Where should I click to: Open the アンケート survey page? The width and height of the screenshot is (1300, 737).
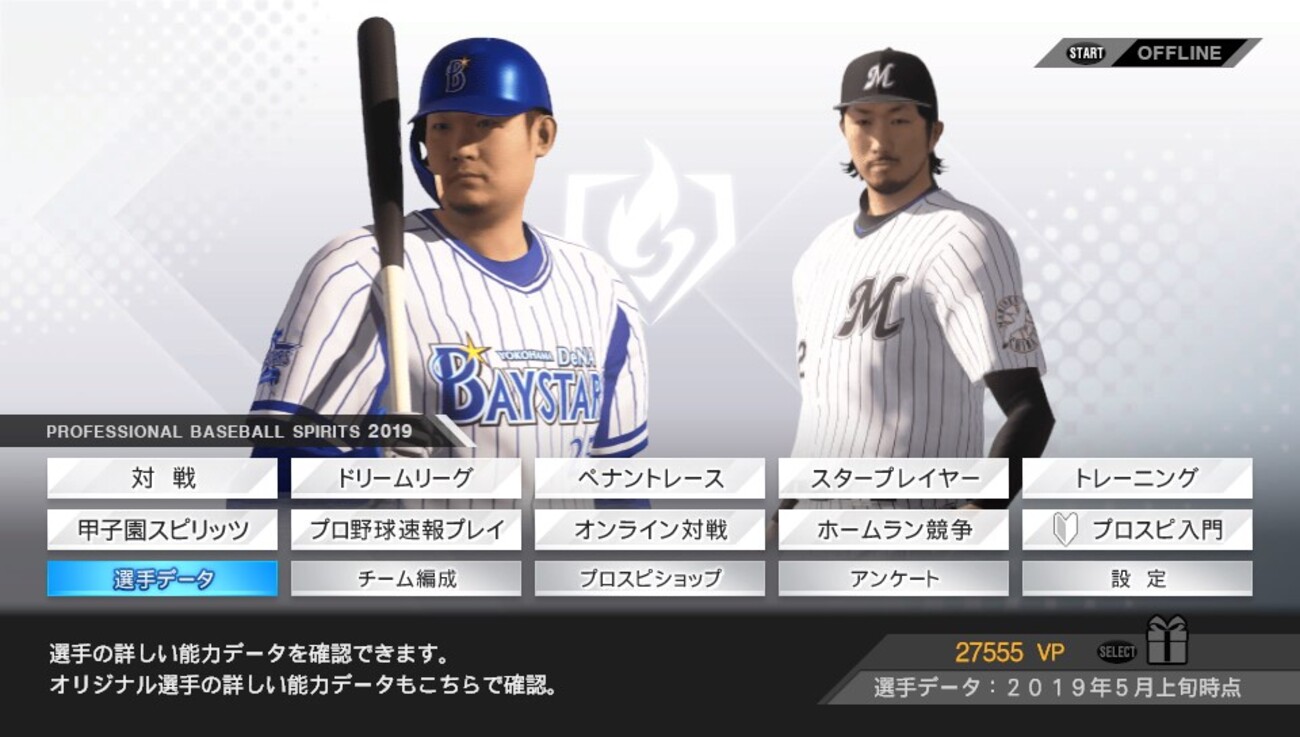coord(893,577)
